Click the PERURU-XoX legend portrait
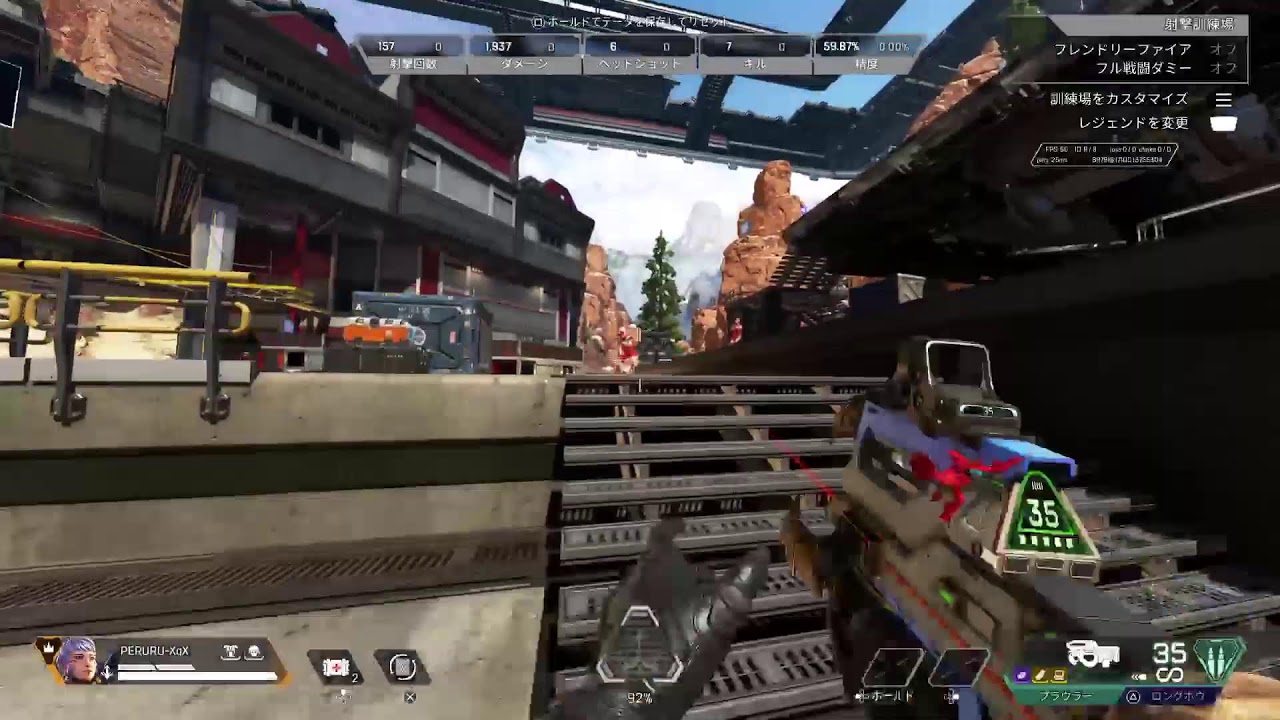This screenshot has height=720, width=1280. (76, 659)
